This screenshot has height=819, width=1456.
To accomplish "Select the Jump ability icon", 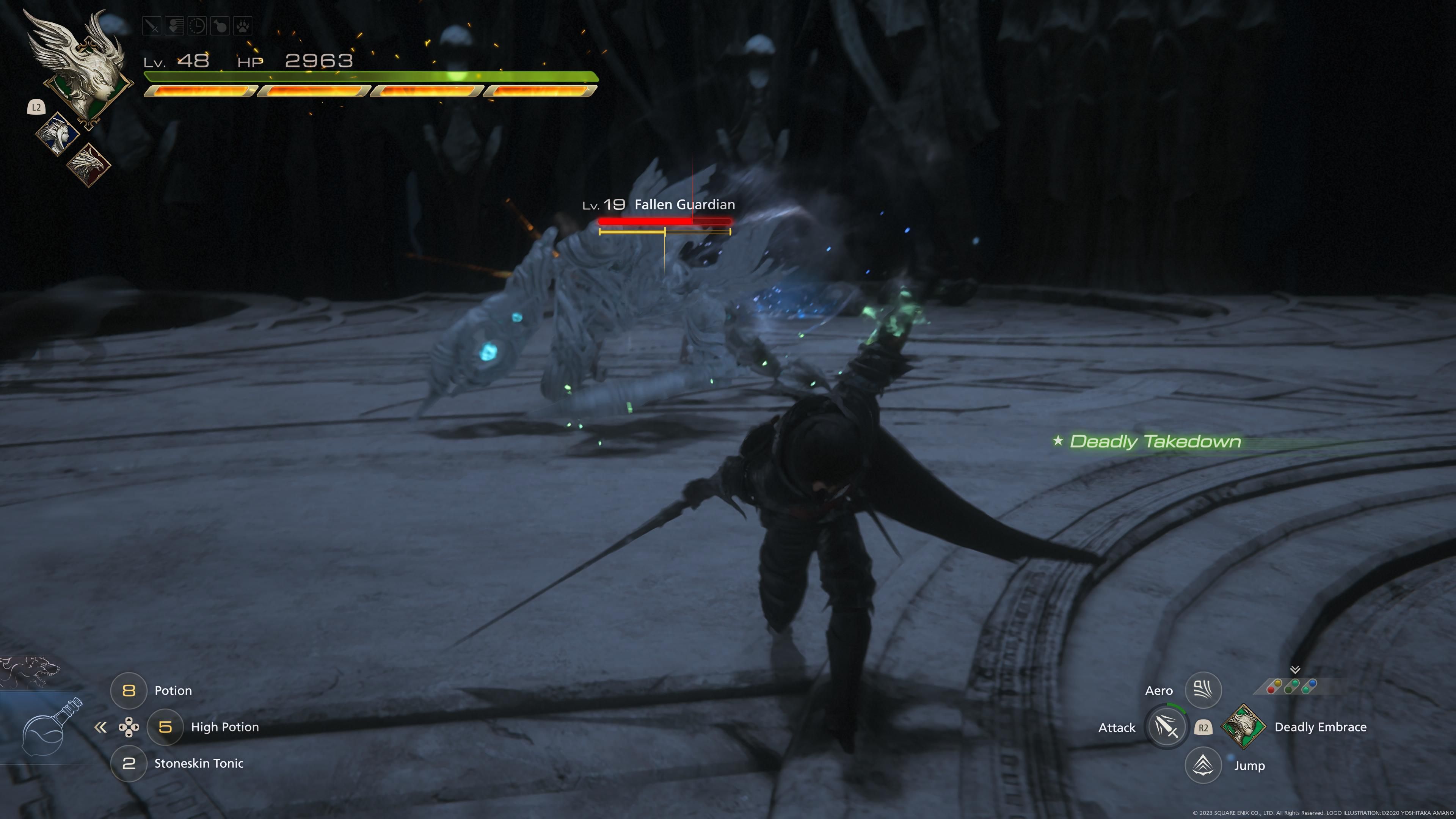I will 1203,765.
